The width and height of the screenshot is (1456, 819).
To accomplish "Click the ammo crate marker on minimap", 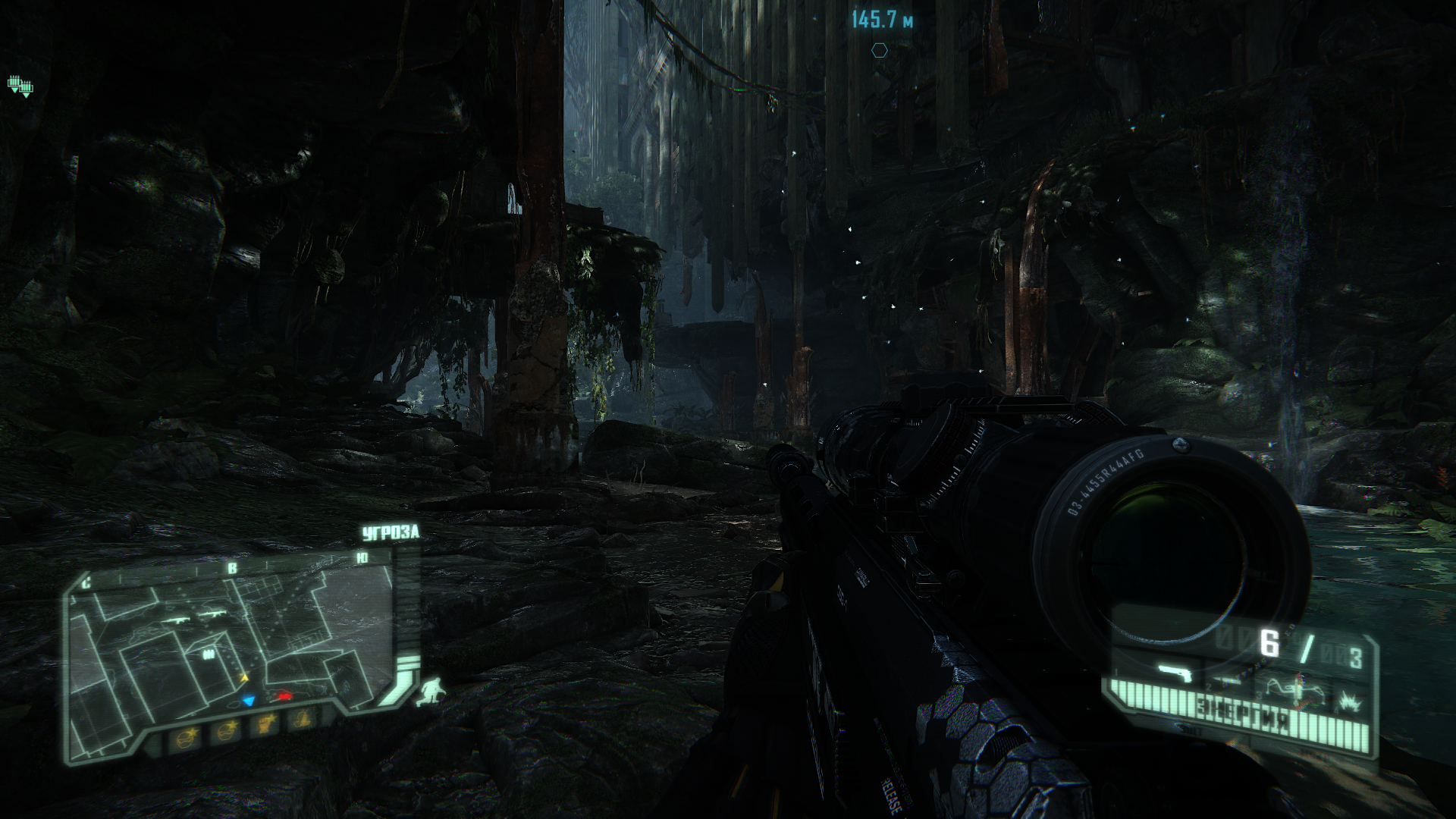I will (x=208, y=654).
